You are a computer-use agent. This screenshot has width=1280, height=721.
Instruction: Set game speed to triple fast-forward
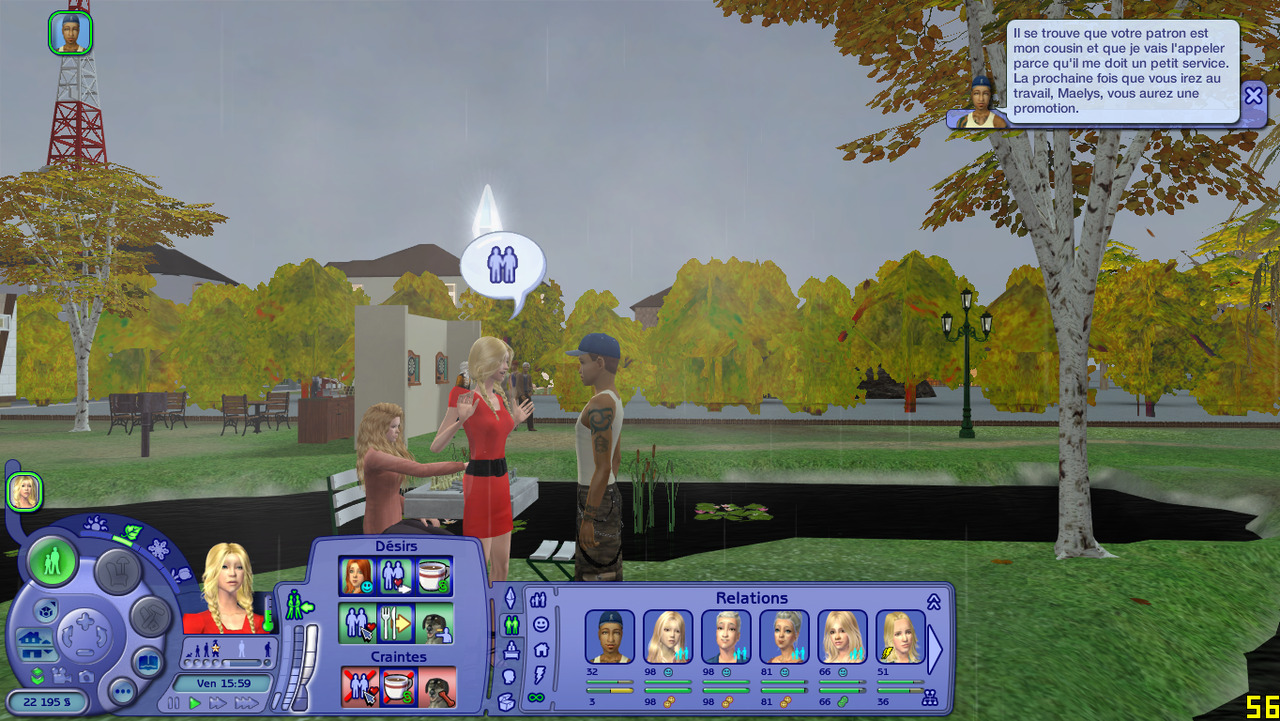pos(246,703)
